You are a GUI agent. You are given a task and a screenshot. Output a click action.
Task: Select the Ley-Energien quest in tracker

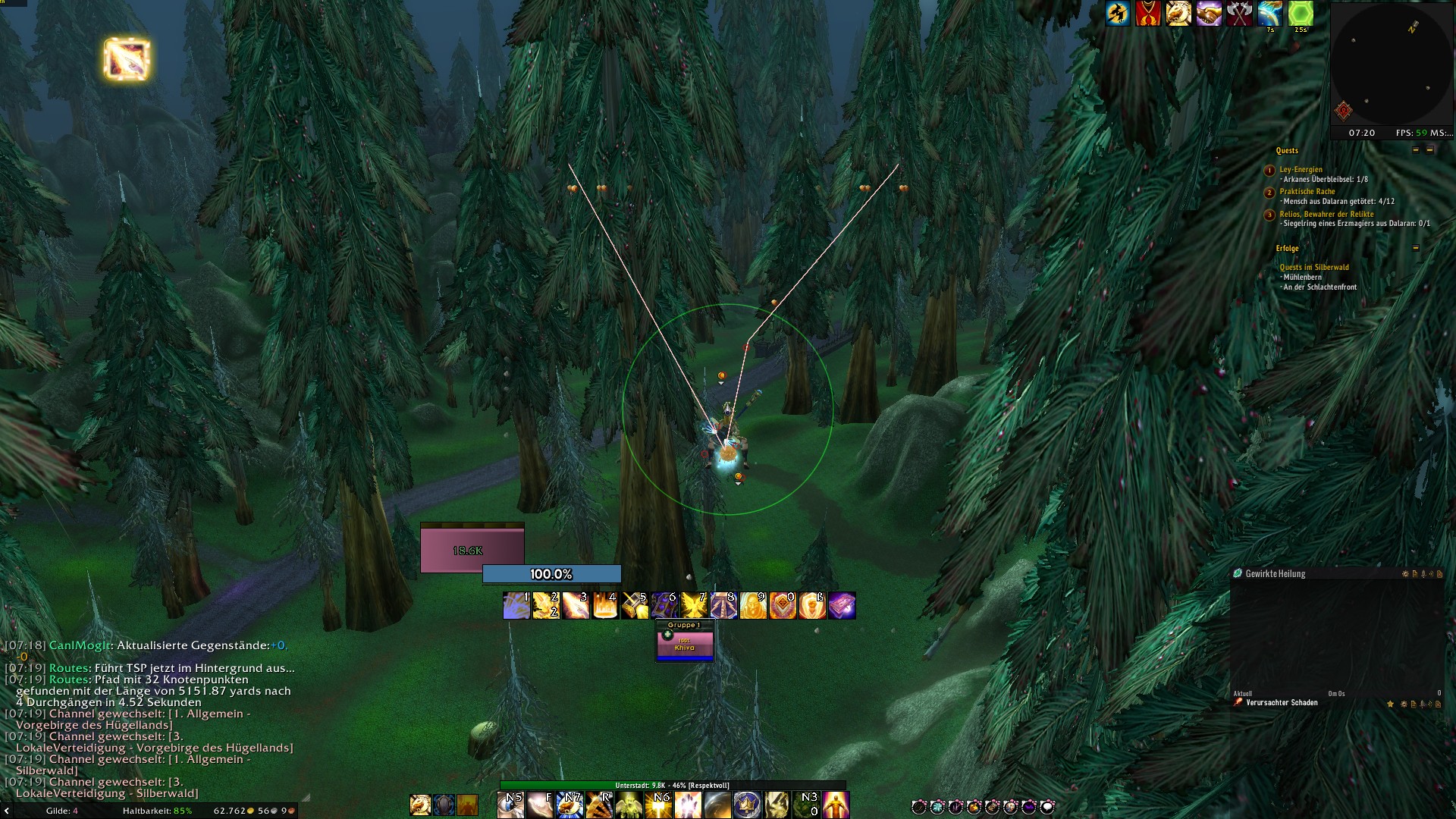click(1301, 170)
